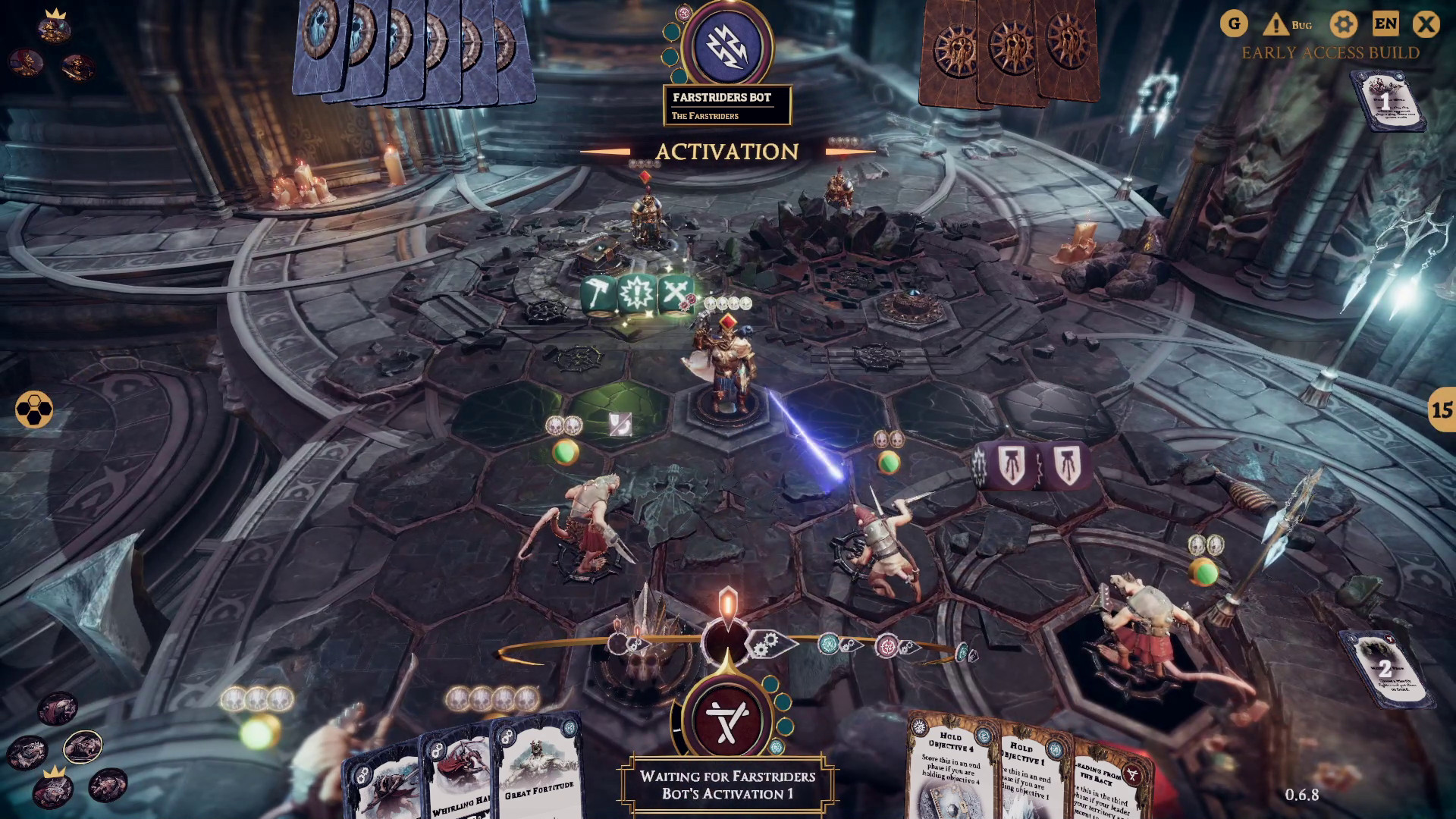Inspect the green hammer attack die
Viewport: 1456px width, 819px height.
click(598, 293)
